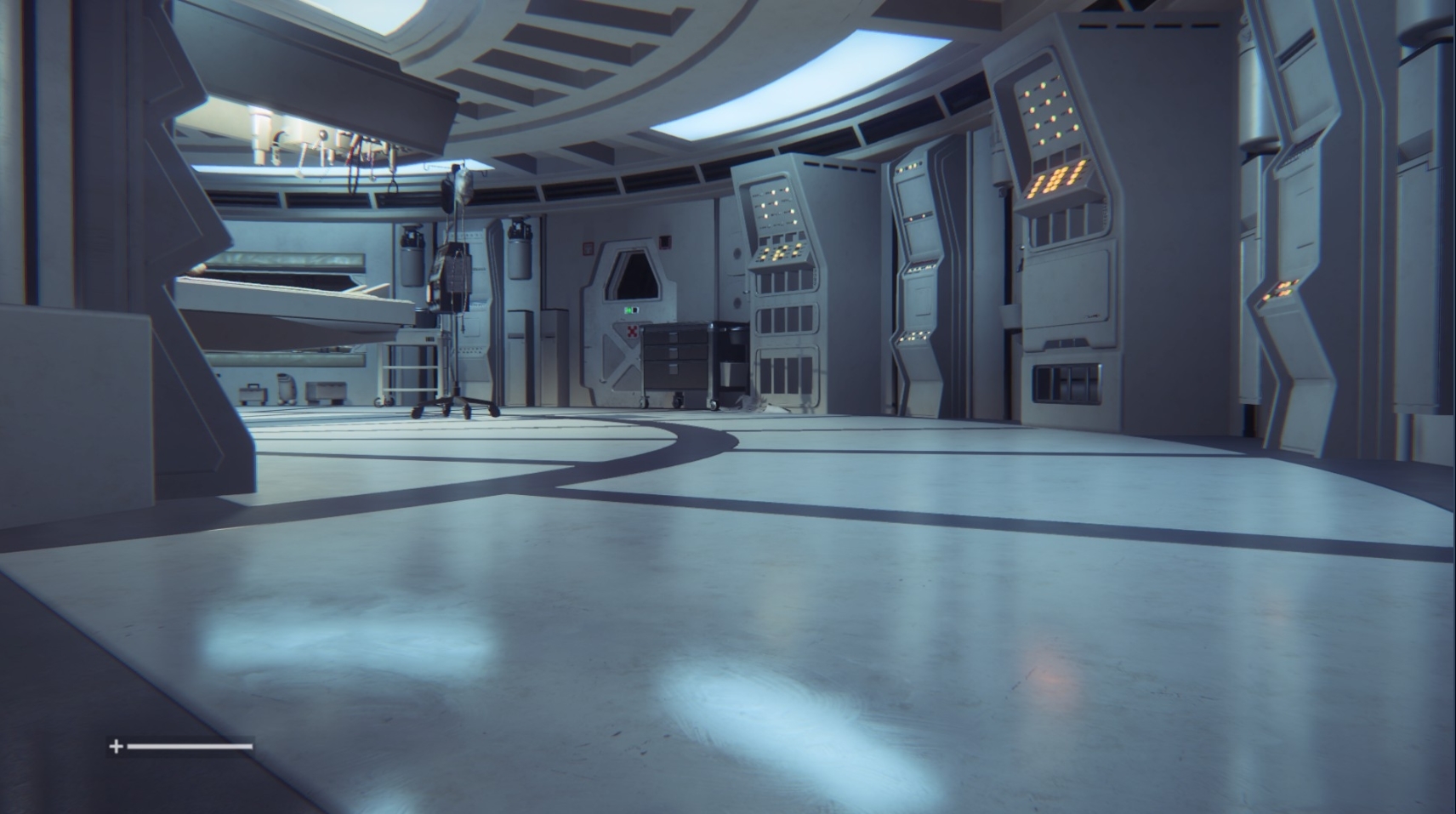
Task: Open the top drawer of the metal supply cart
Action: click(x=673, y=337)
